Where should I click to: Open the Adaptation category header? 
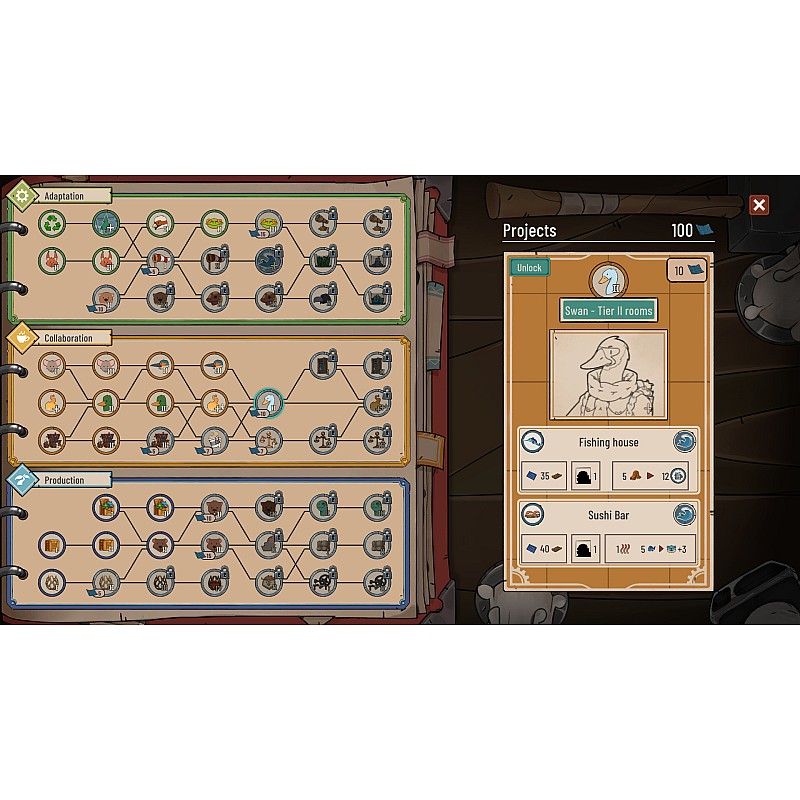[x=63, y=196]
